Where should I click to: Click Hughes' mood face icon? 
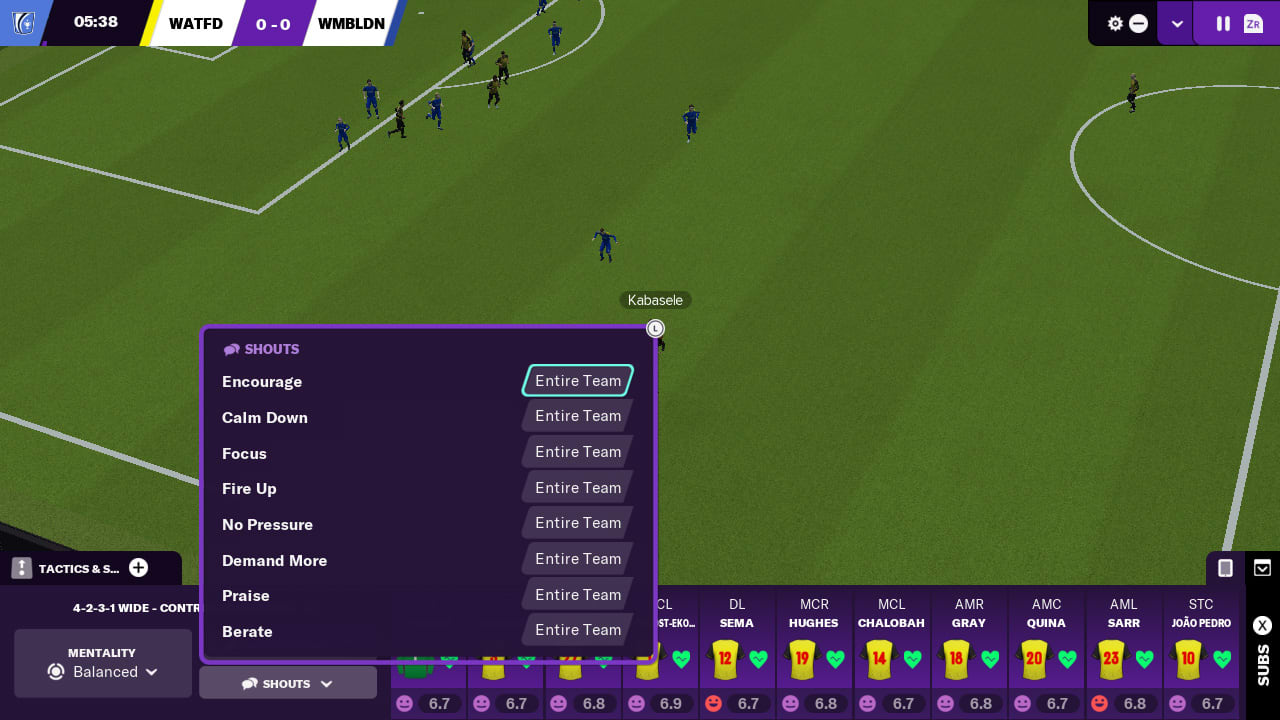(793, 703)
